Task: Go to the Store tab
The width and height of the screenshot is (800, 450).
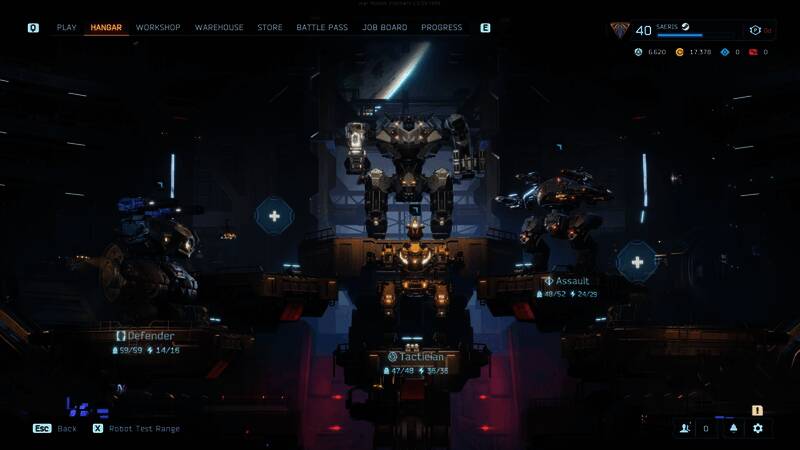Action: pyautogui.click(x=270, y=28)
